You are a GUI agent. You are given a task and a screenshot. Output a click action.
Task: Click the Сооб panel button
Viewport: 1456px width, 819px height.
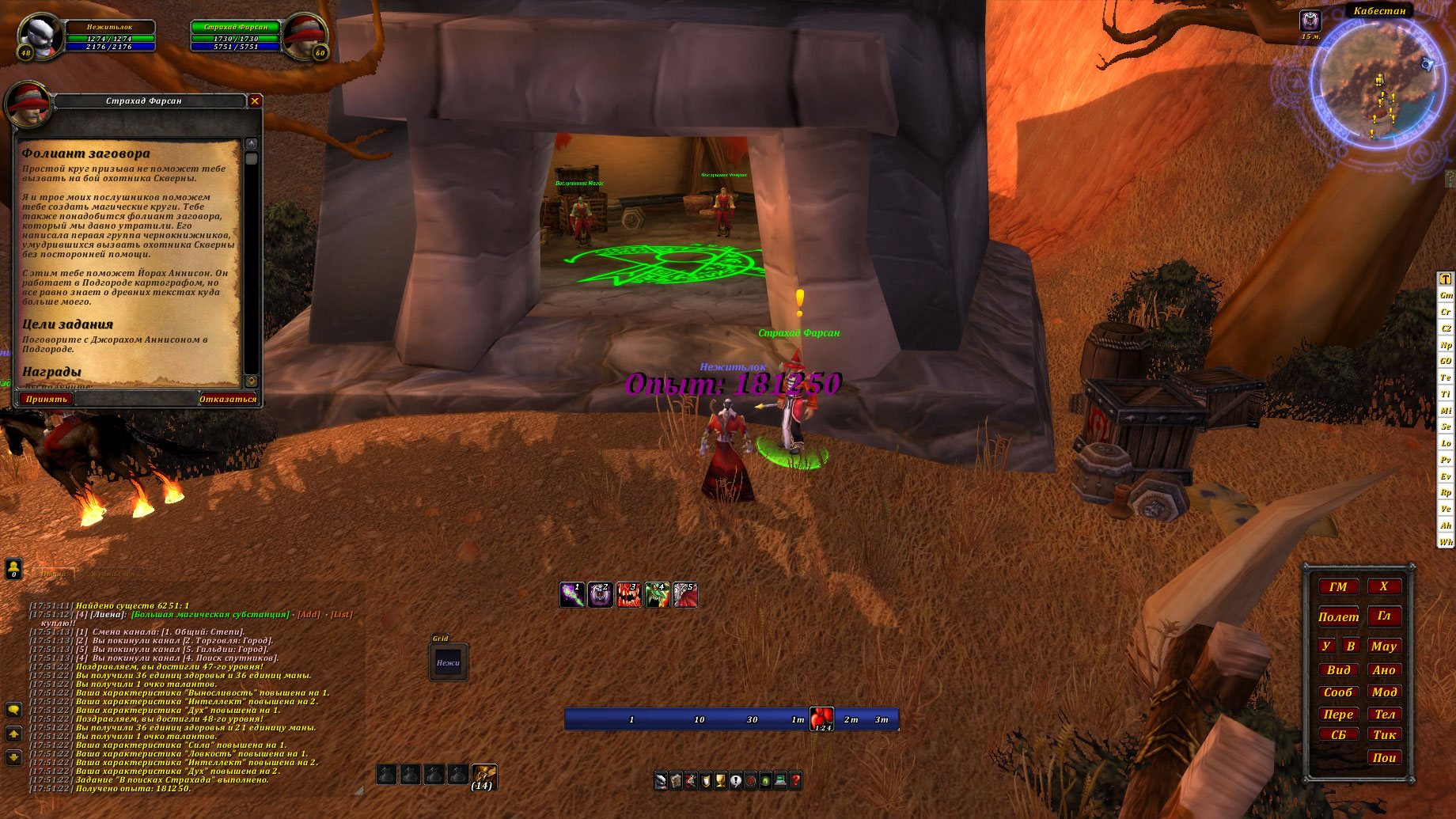click(1338, 692)
